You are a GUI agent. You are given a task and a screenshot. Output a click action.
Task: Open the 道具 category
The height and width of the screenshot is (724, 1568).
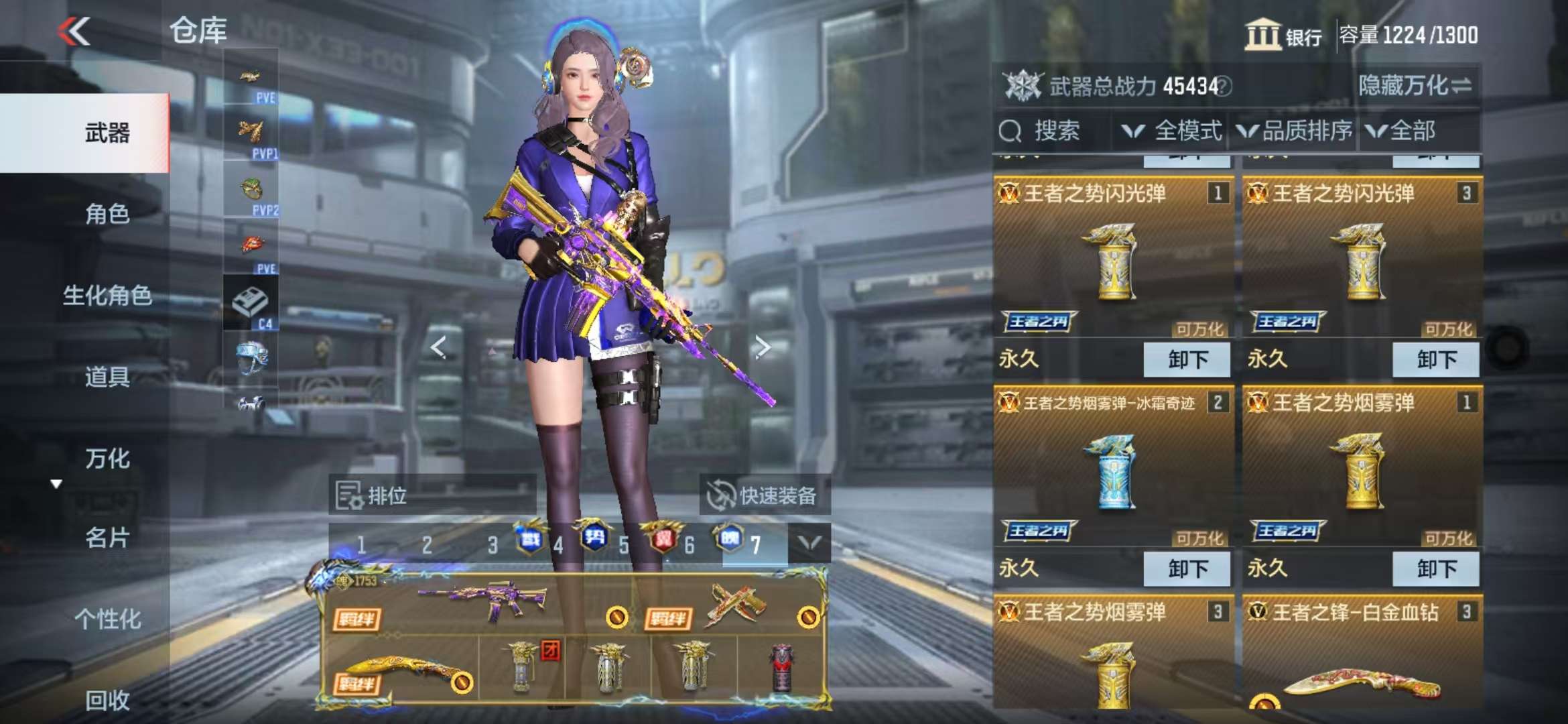107,377
